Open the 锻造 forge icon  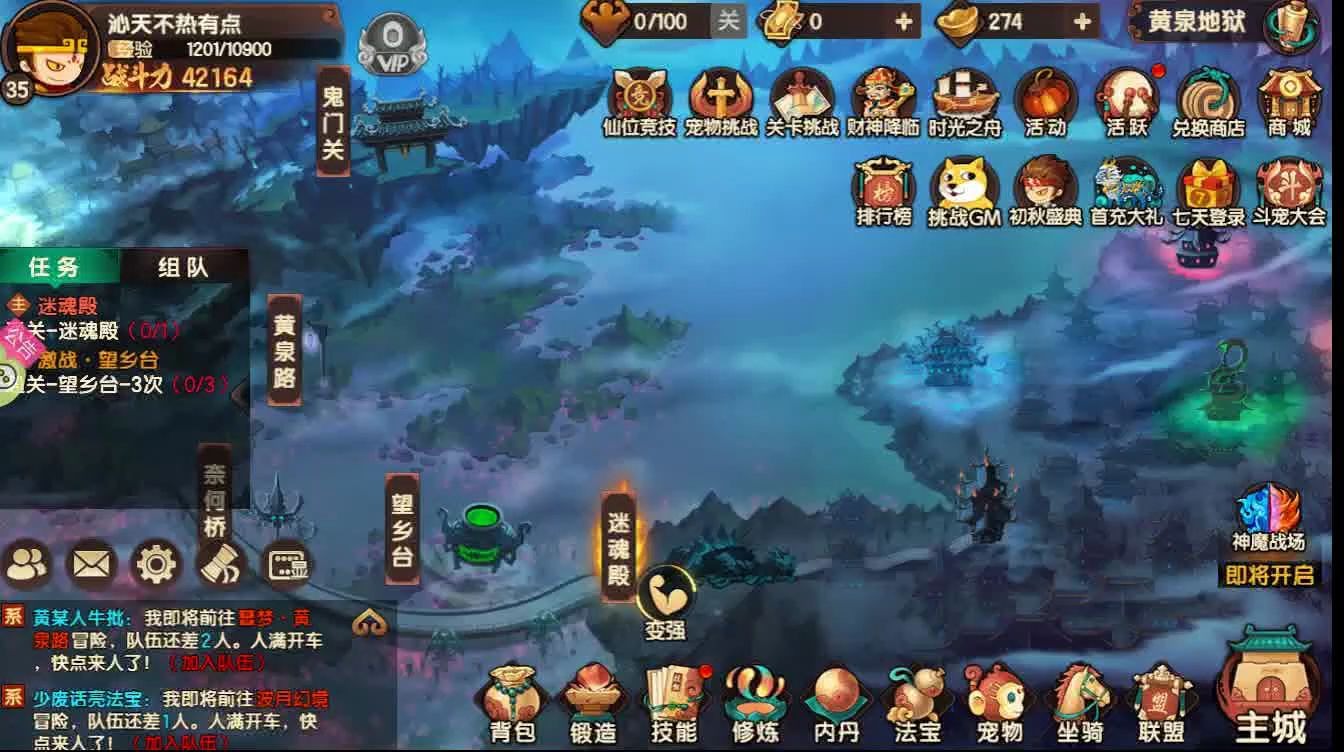tap(592, 700)
